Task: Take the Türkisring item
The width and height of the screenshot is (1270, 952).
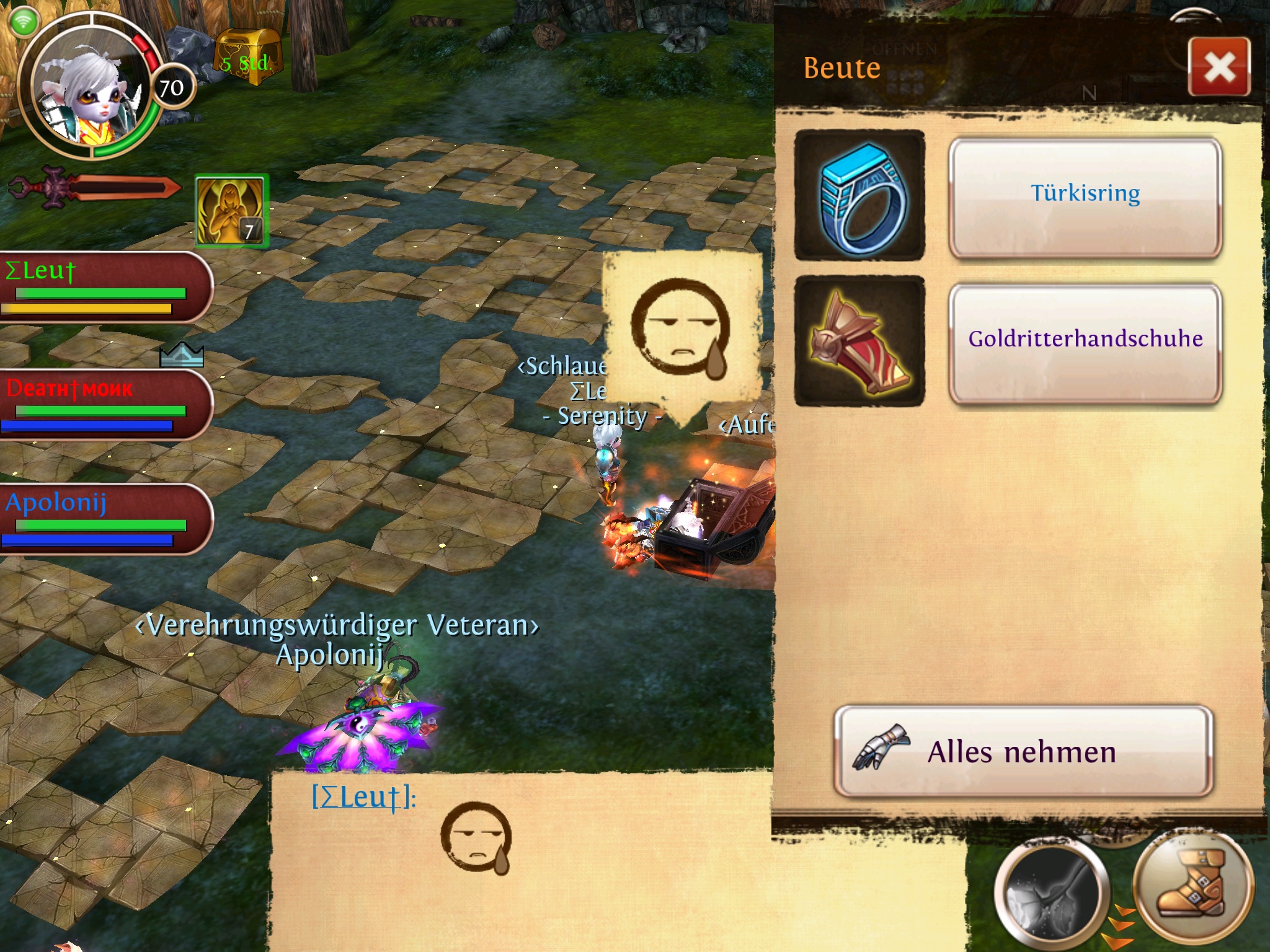Action: (x=1085, y=196)
